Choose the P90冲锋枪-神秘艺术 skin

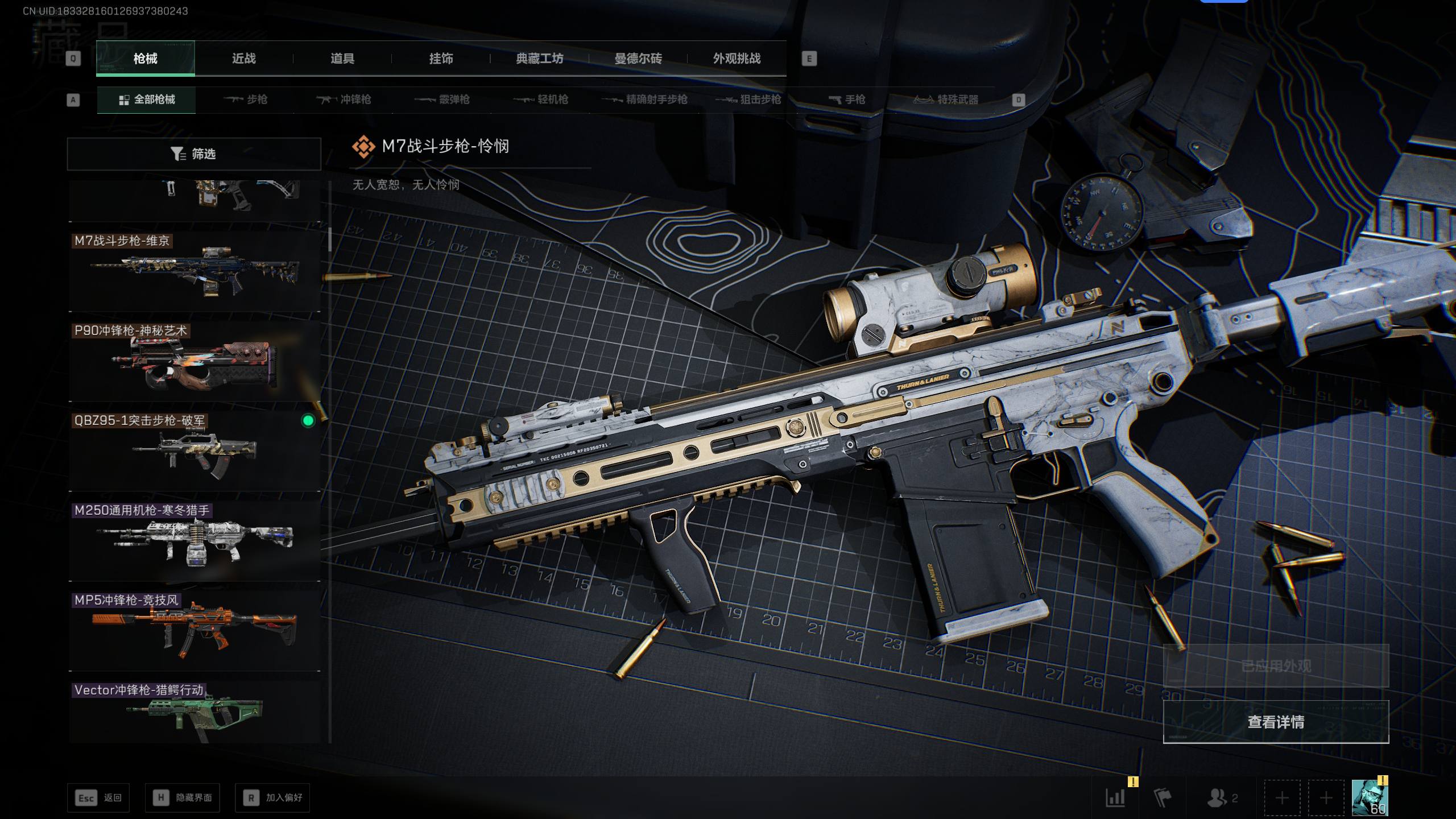point(195,362)
